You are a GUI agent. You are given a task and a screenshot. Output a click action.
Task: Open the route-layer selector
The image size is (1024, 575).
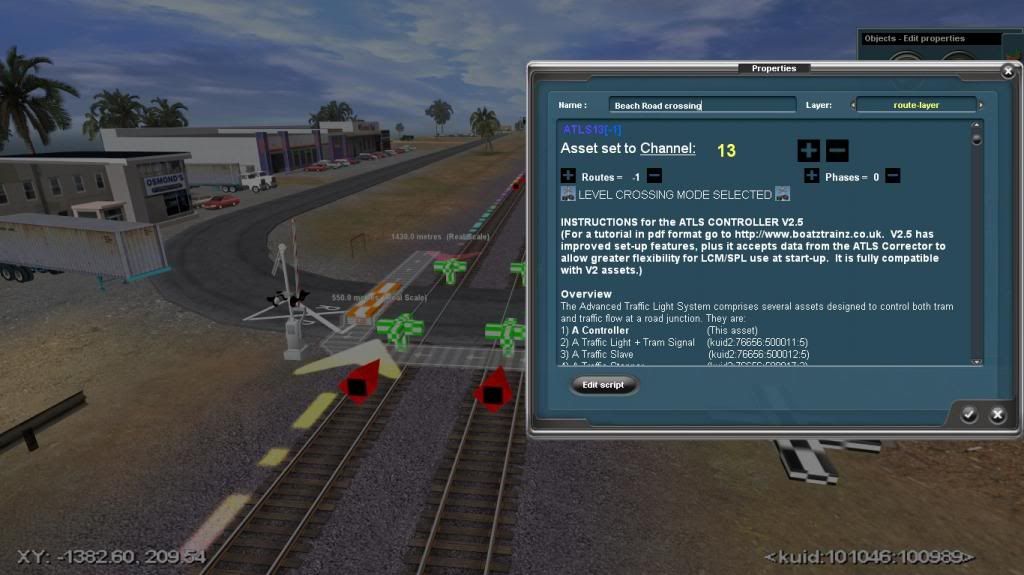(x=917, y=105)
